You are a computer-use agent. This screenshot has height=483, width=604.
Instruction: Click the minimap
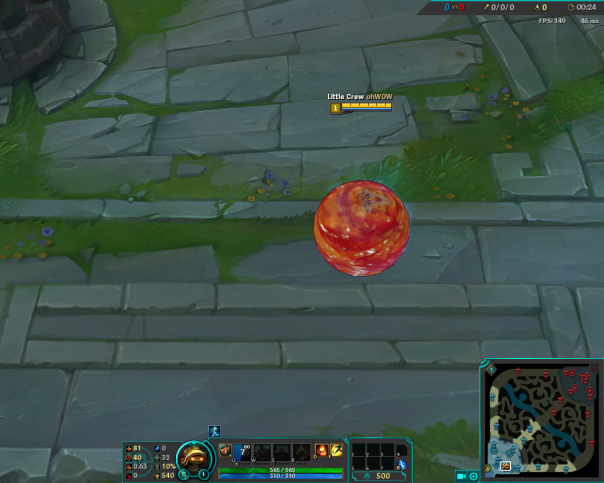pyautogui.click(x=542, y=418)
